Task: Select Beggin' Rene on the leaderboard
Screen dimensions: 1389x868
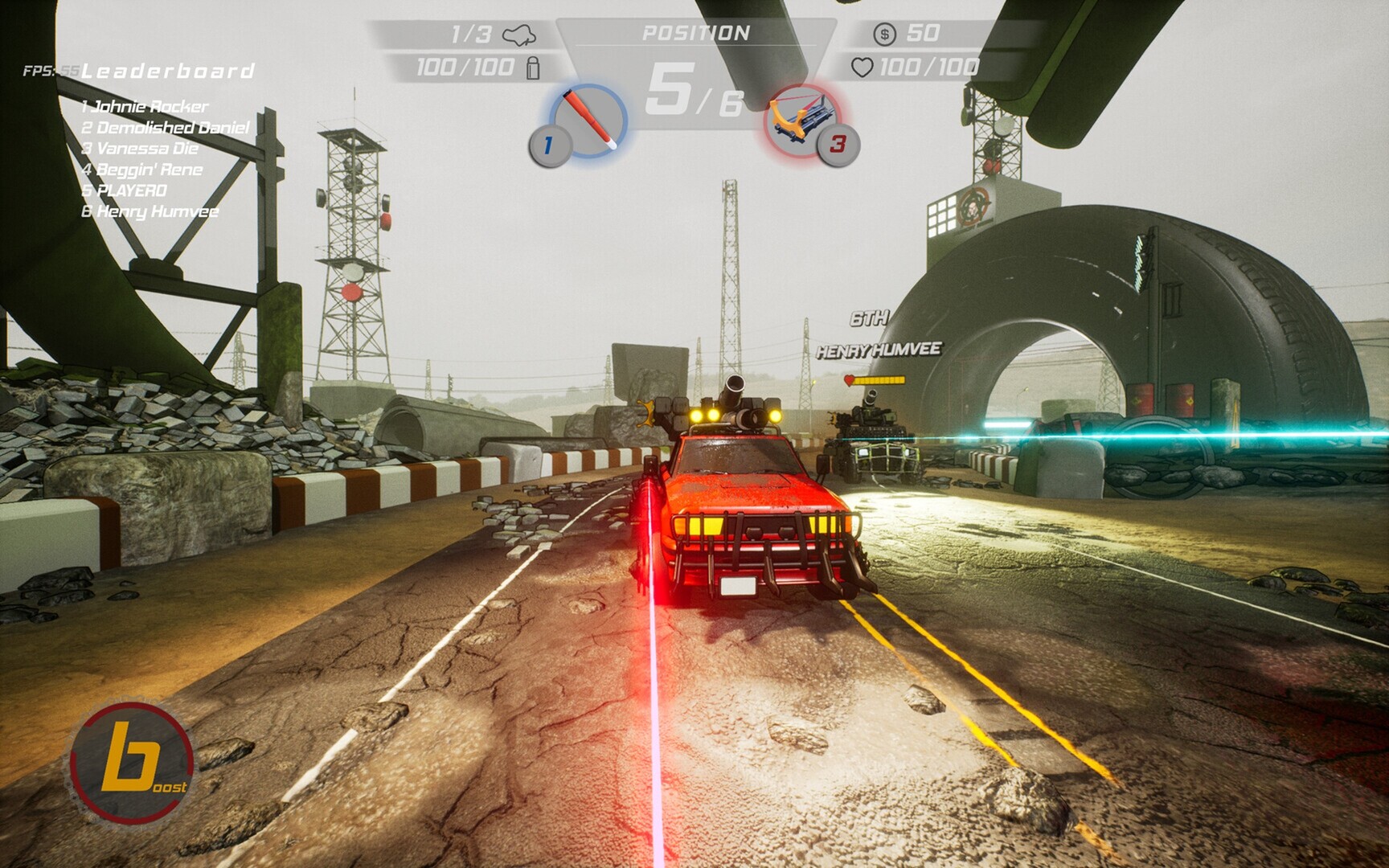Action: coord(142,170)
